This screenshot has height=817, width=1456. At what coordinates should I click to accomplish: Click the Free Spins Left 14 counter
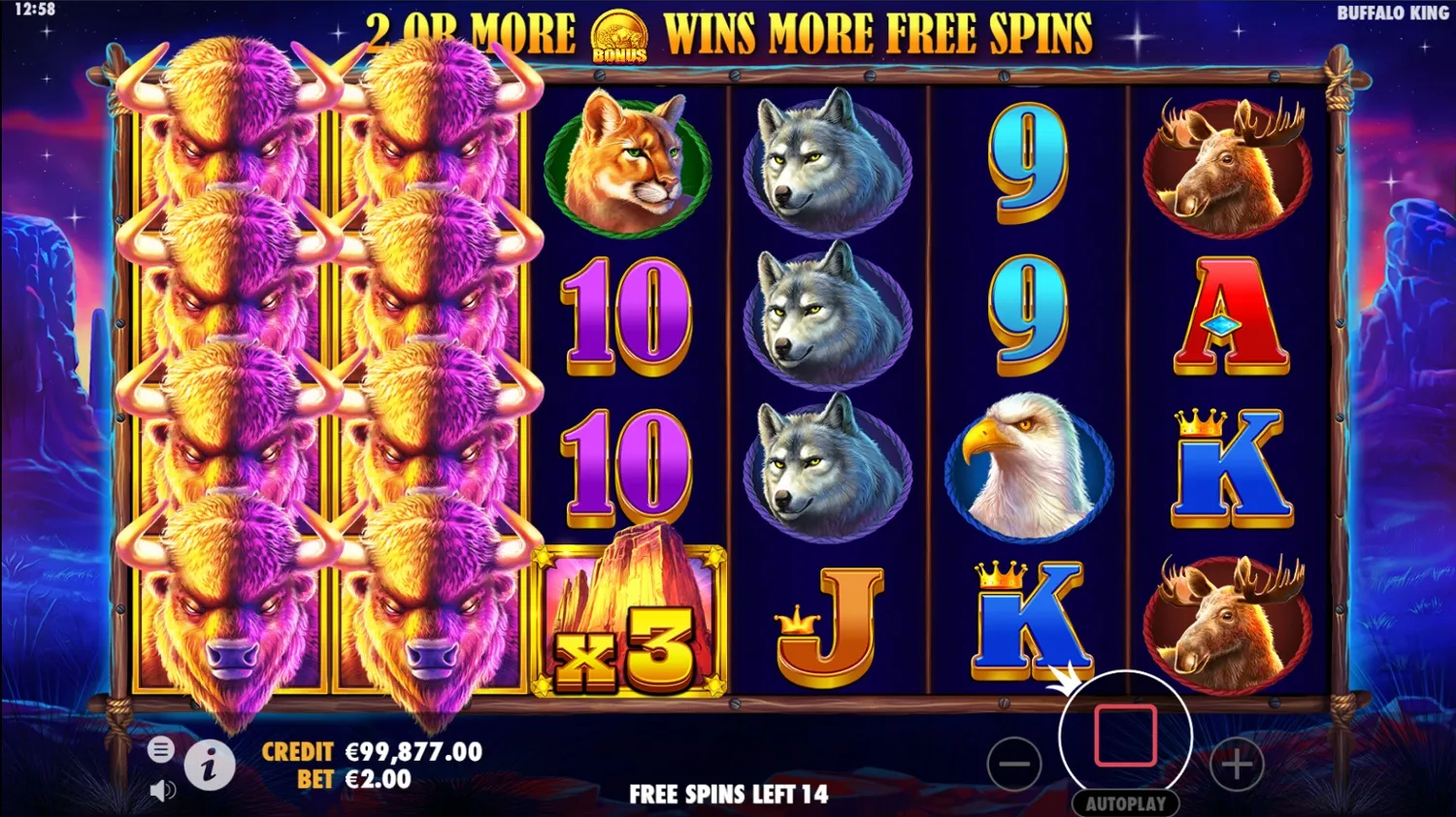tap(728, 794)
